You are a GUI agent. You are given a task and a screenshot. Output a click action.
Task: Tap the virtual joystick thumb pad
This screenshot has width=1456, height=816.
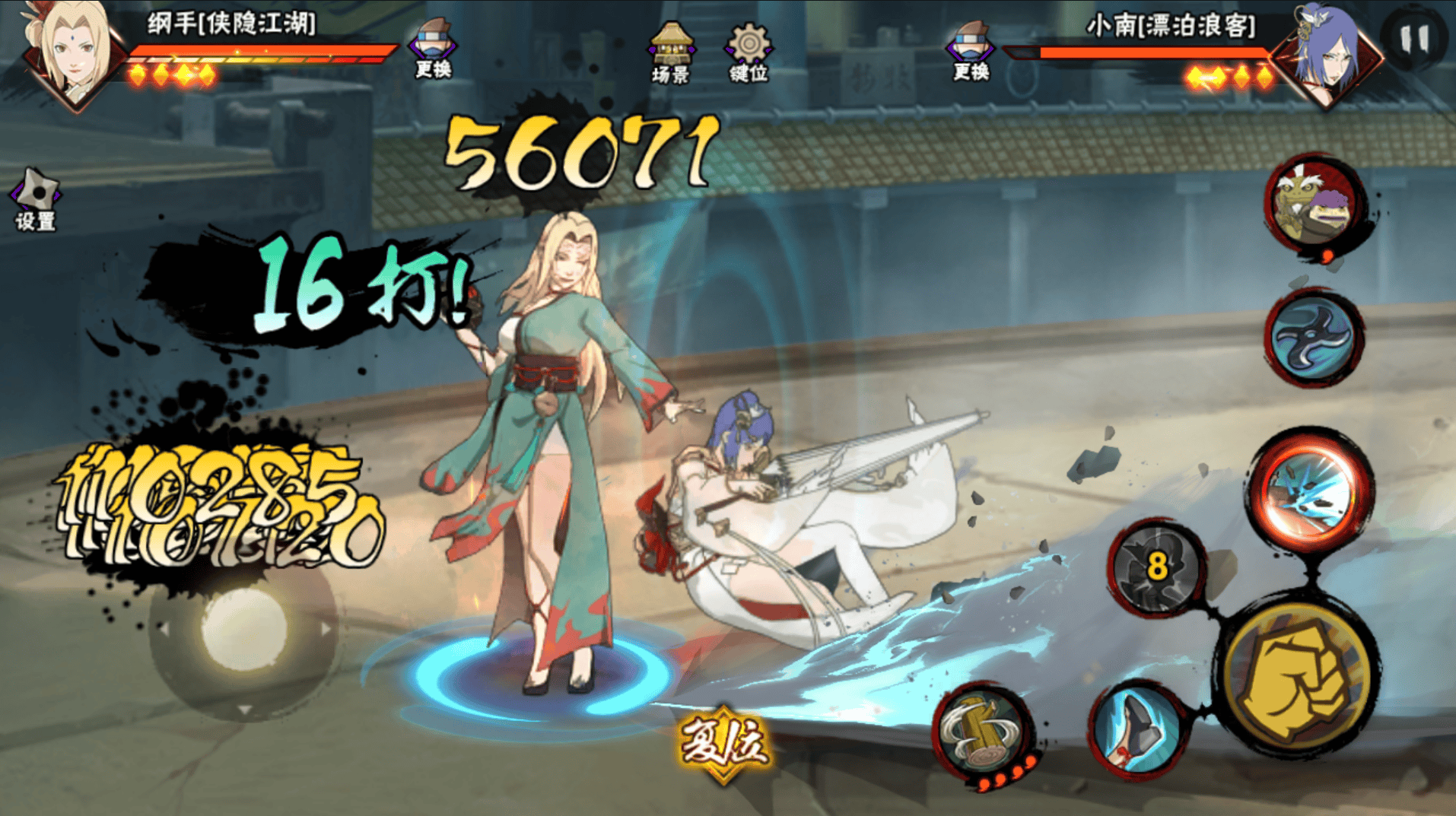point(243,628)
